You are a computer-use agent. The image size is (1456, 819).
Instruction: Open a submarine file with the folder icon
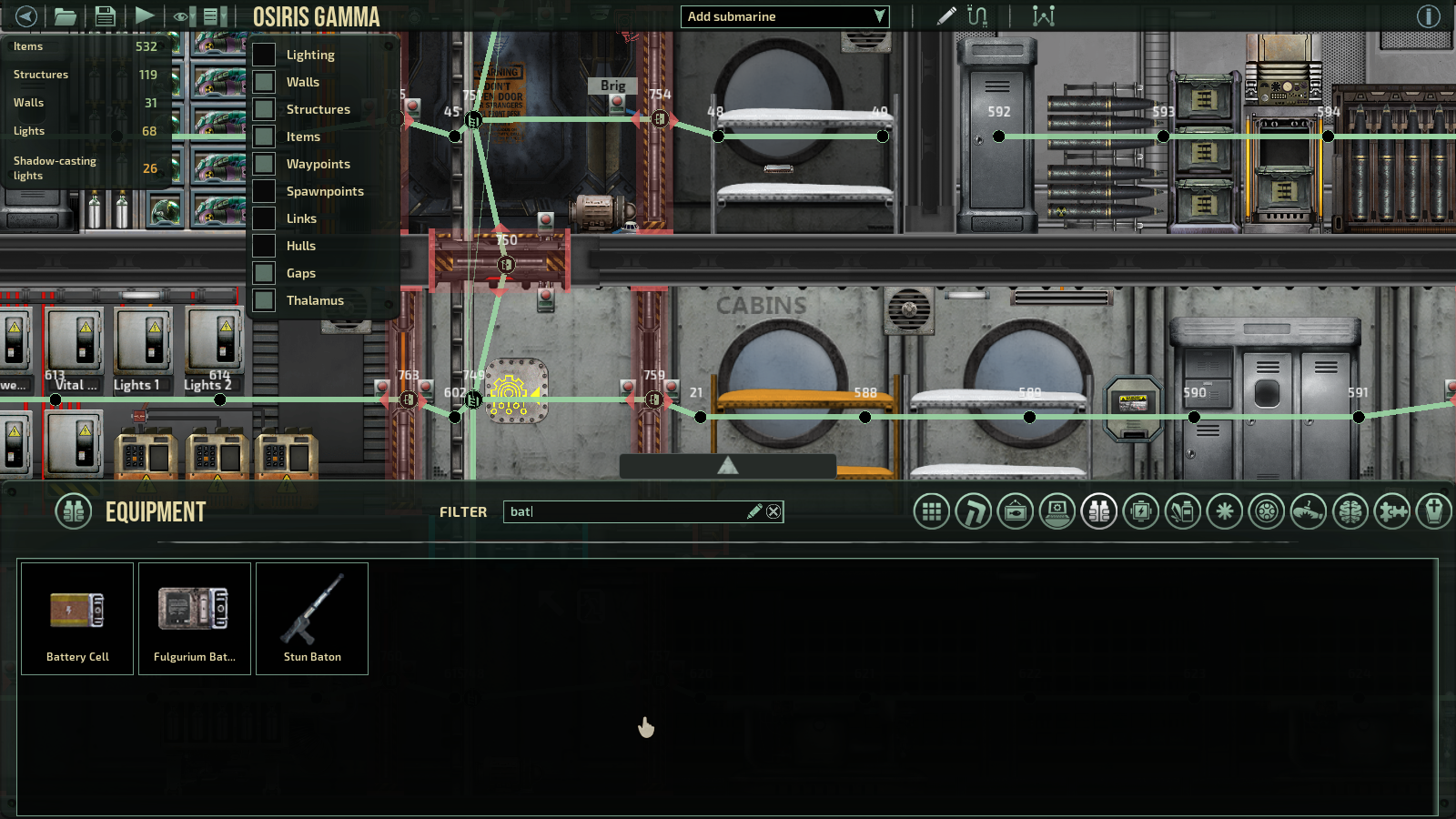pyautogui.click(x=66, y=15)
